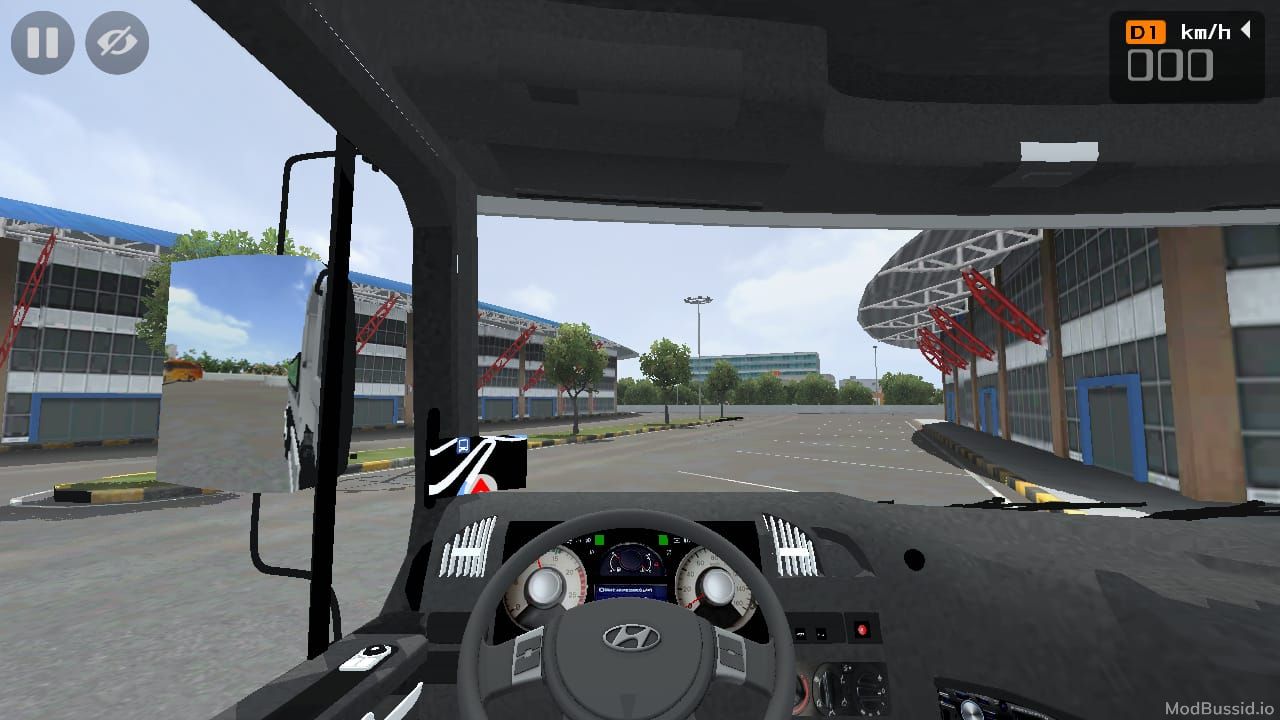The height and width of the screenshot is (720, 1280).
Task: Collapse the speedometer panel using the left-facing arrow
Action: tap(1245, 30)
